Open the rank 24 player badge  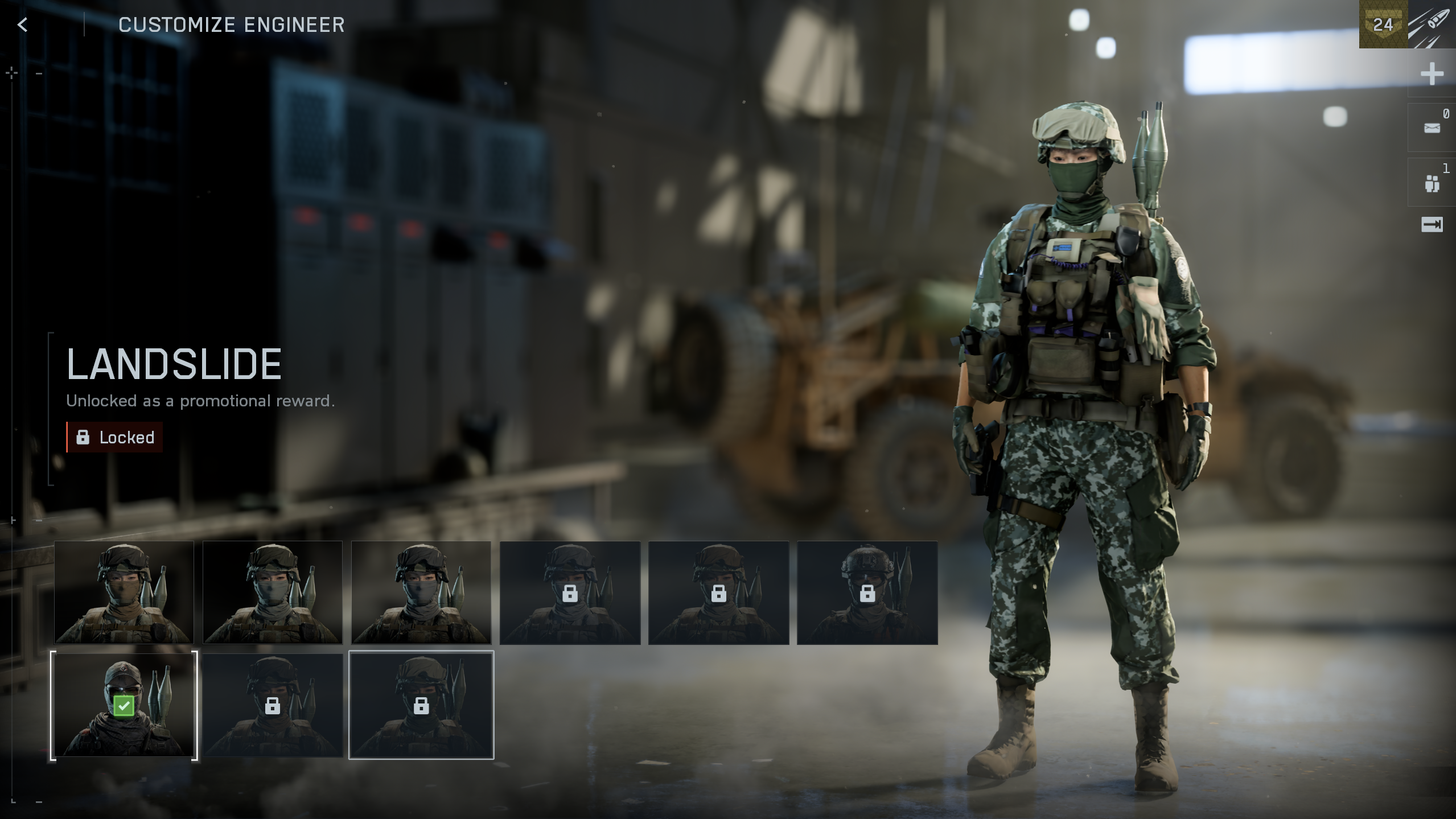[x=1383, y=24]
